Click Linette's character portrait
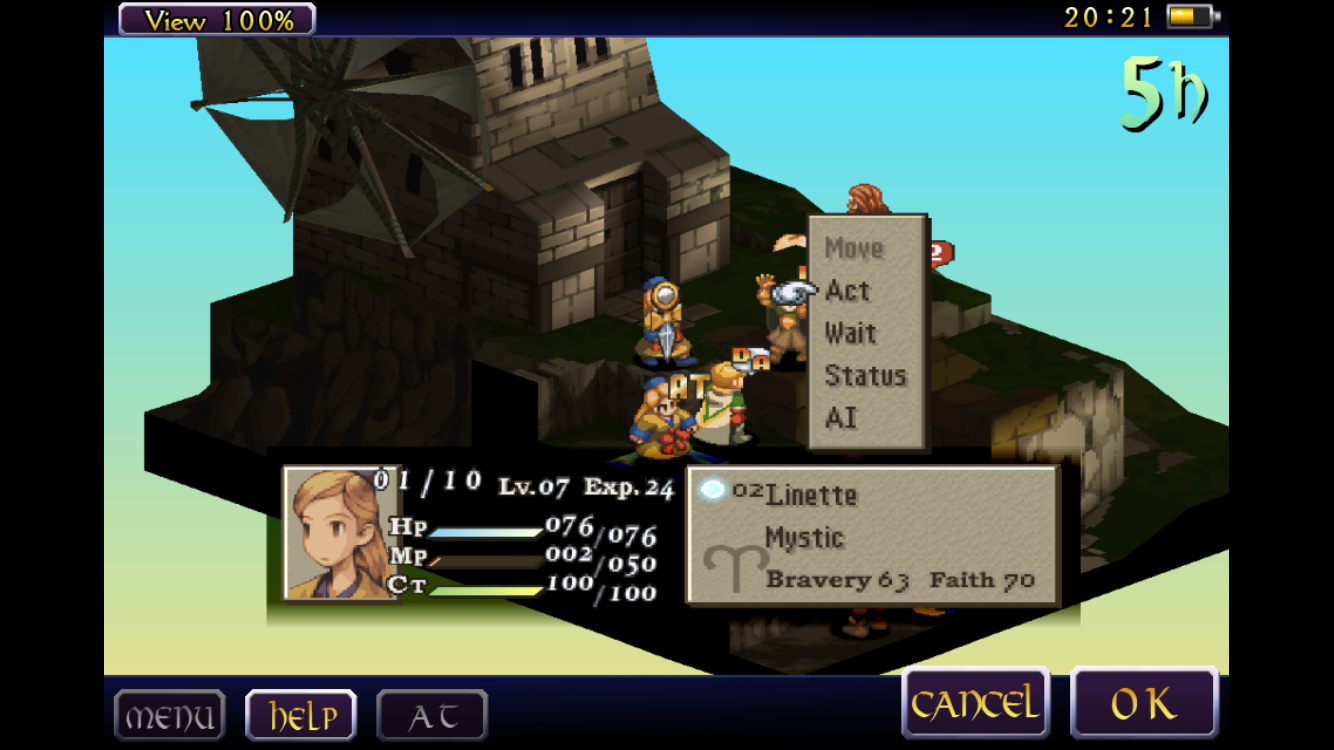The height and width of the screenshot is (750, 1334). (340, 533)
